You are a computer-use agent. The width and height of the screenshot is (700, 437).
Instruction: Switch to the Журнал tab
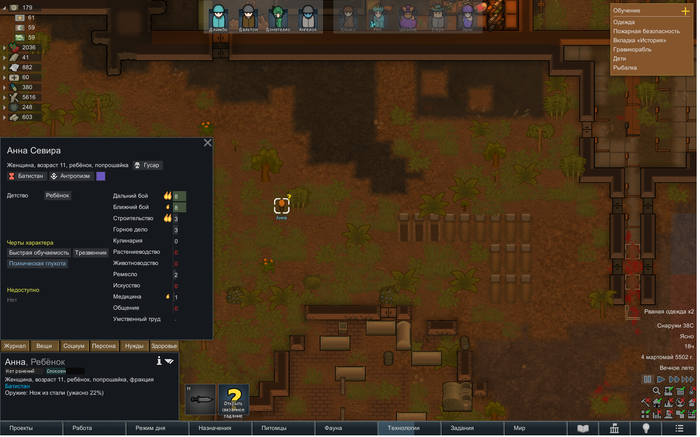(15, 345)
